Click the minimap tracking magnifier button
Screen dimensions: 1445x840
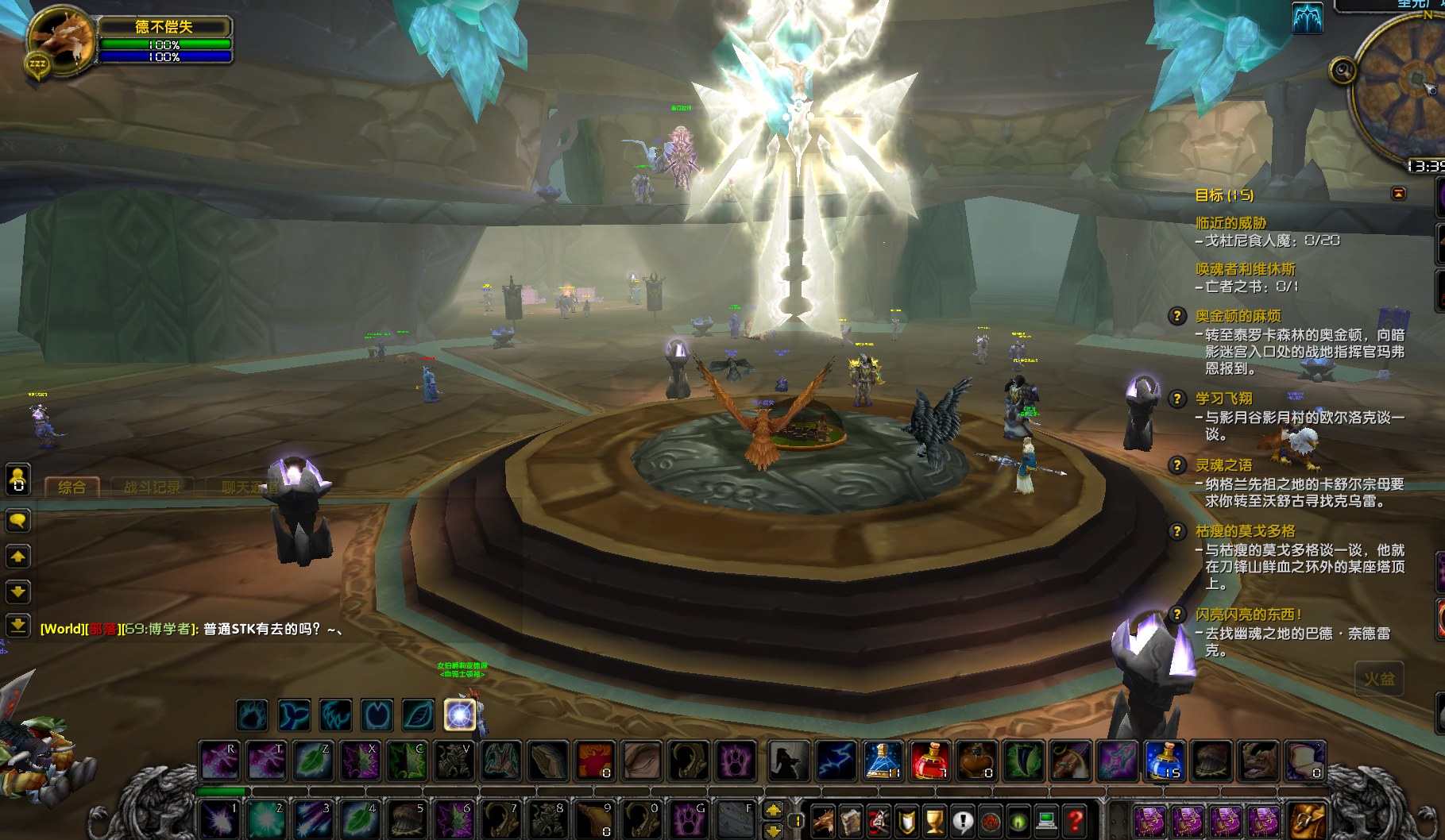click(1343, 71)
